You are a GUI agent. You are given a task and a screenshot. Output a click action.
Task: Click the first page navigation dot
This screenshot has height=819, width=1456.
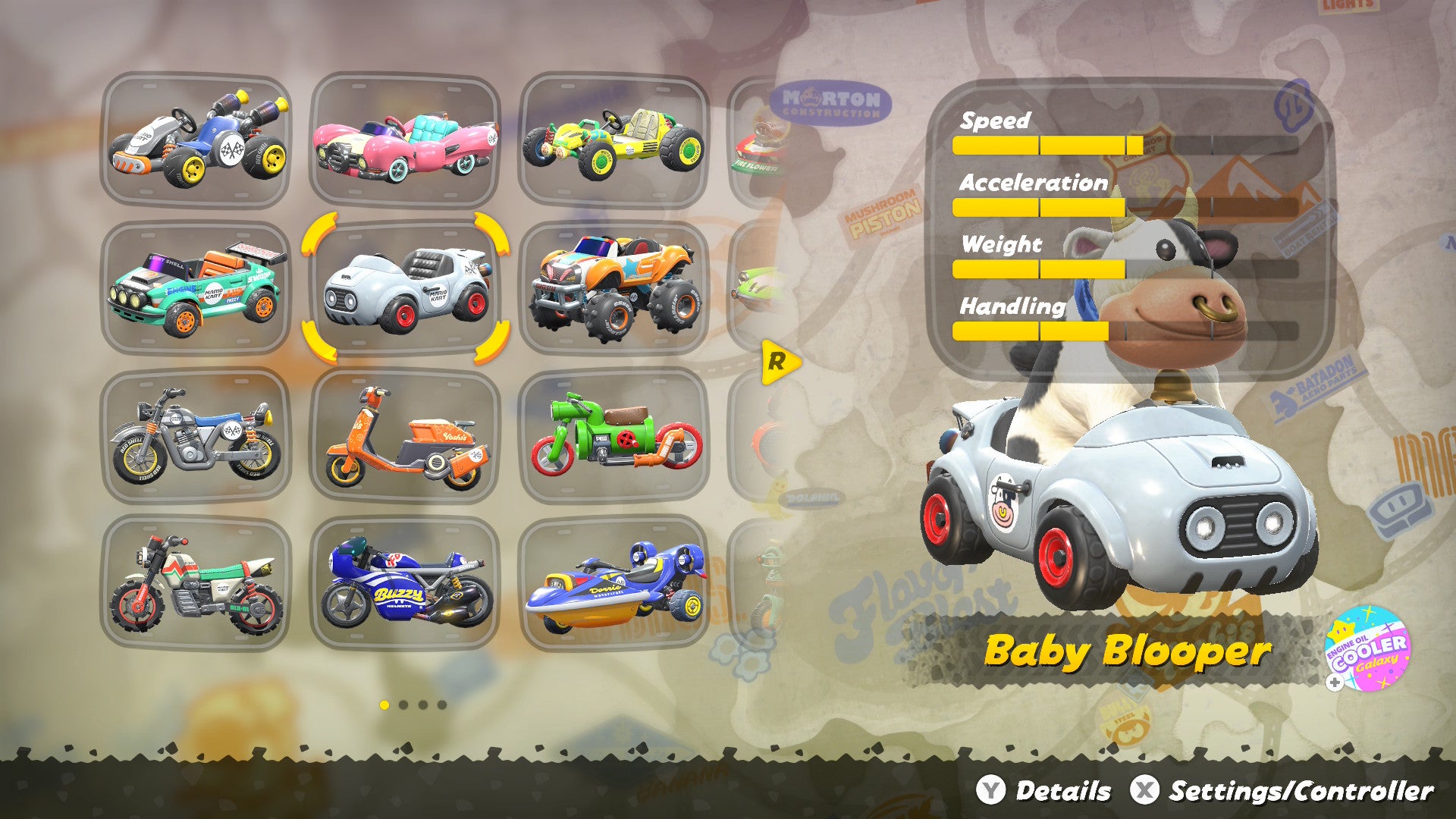(x=384, y=705)
